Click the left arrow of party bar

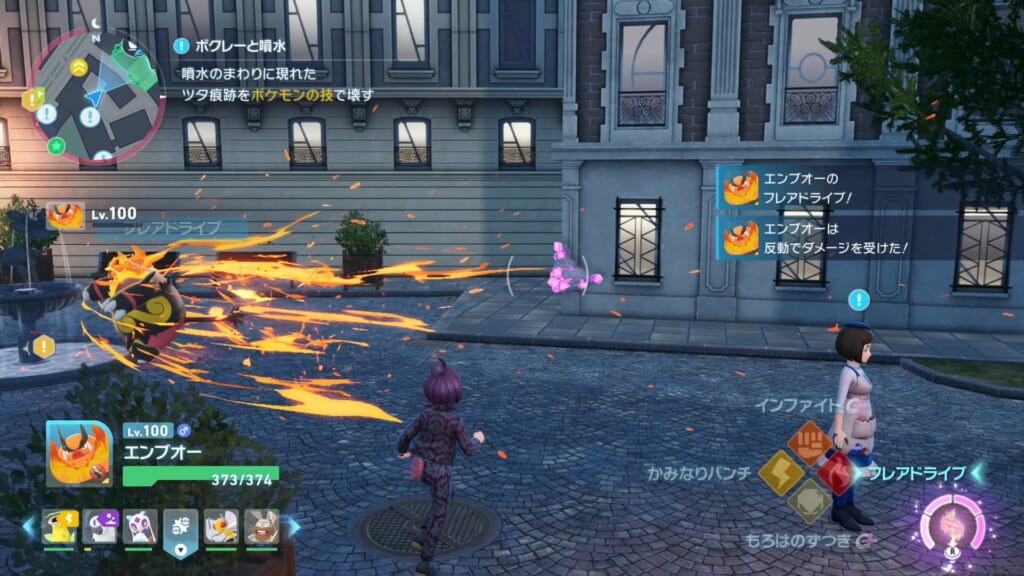(29, 527)
